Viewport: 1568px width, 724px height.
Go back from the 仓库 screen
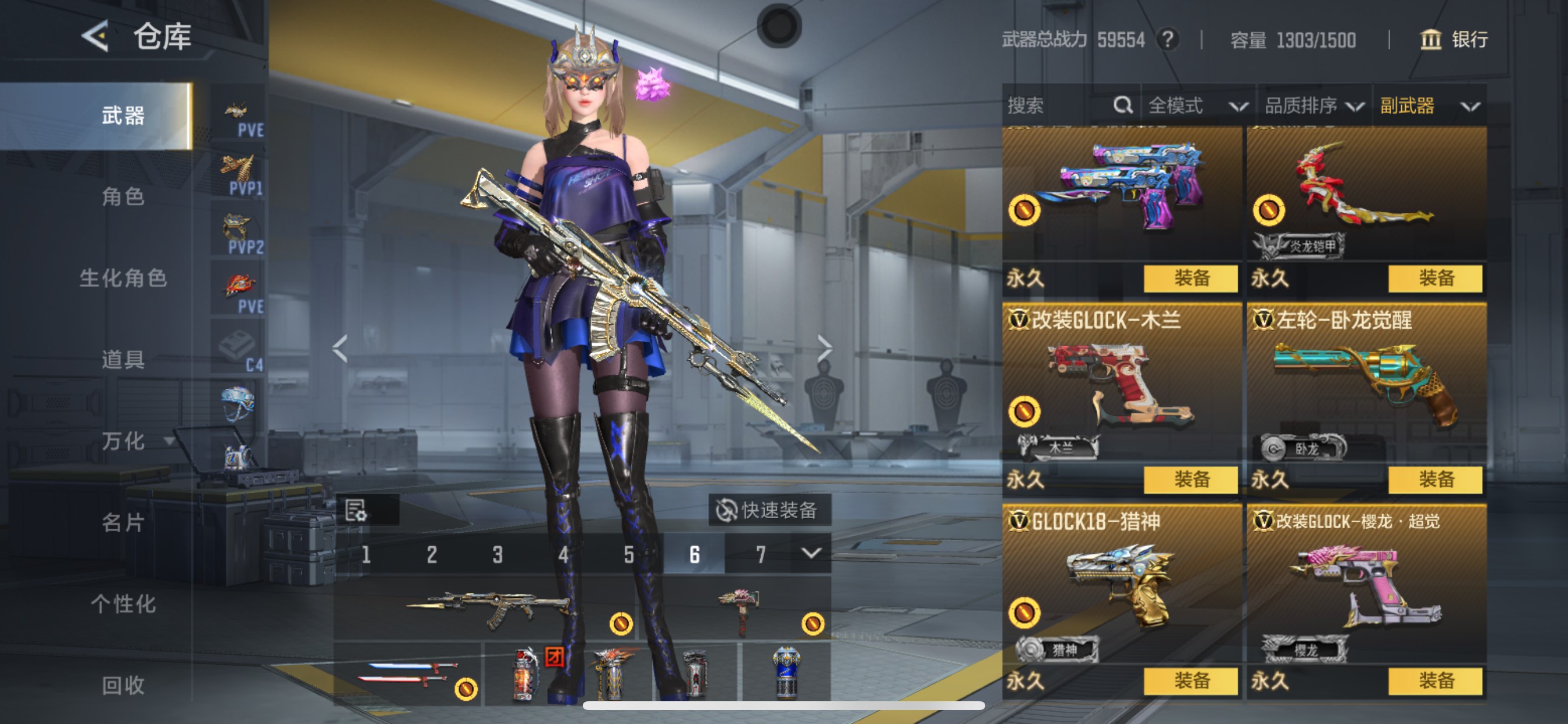pos(96,36)
